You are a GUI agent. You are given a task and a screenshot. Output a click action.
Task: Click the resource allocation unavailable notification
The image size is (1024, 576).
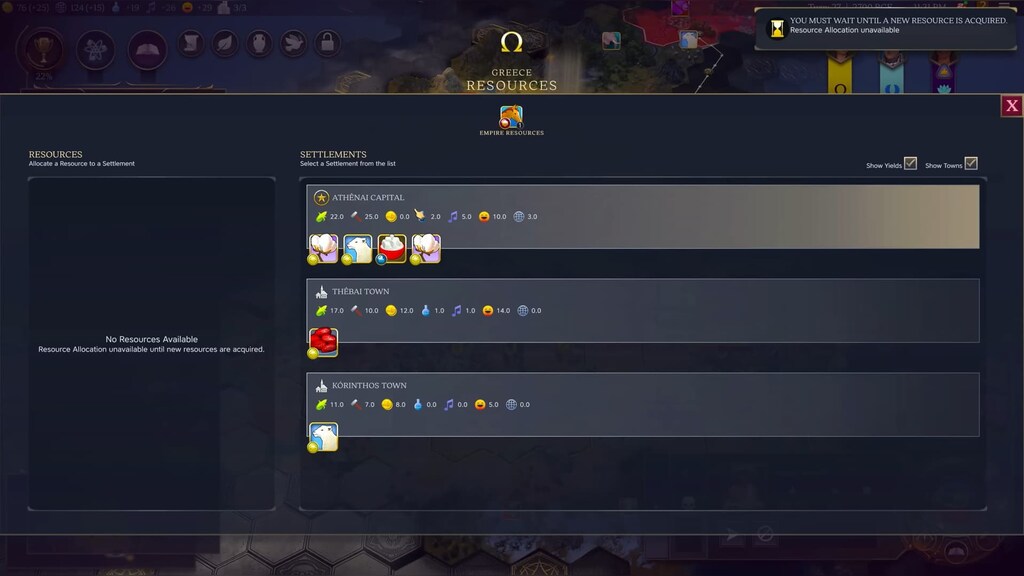(x=886, y=26)
